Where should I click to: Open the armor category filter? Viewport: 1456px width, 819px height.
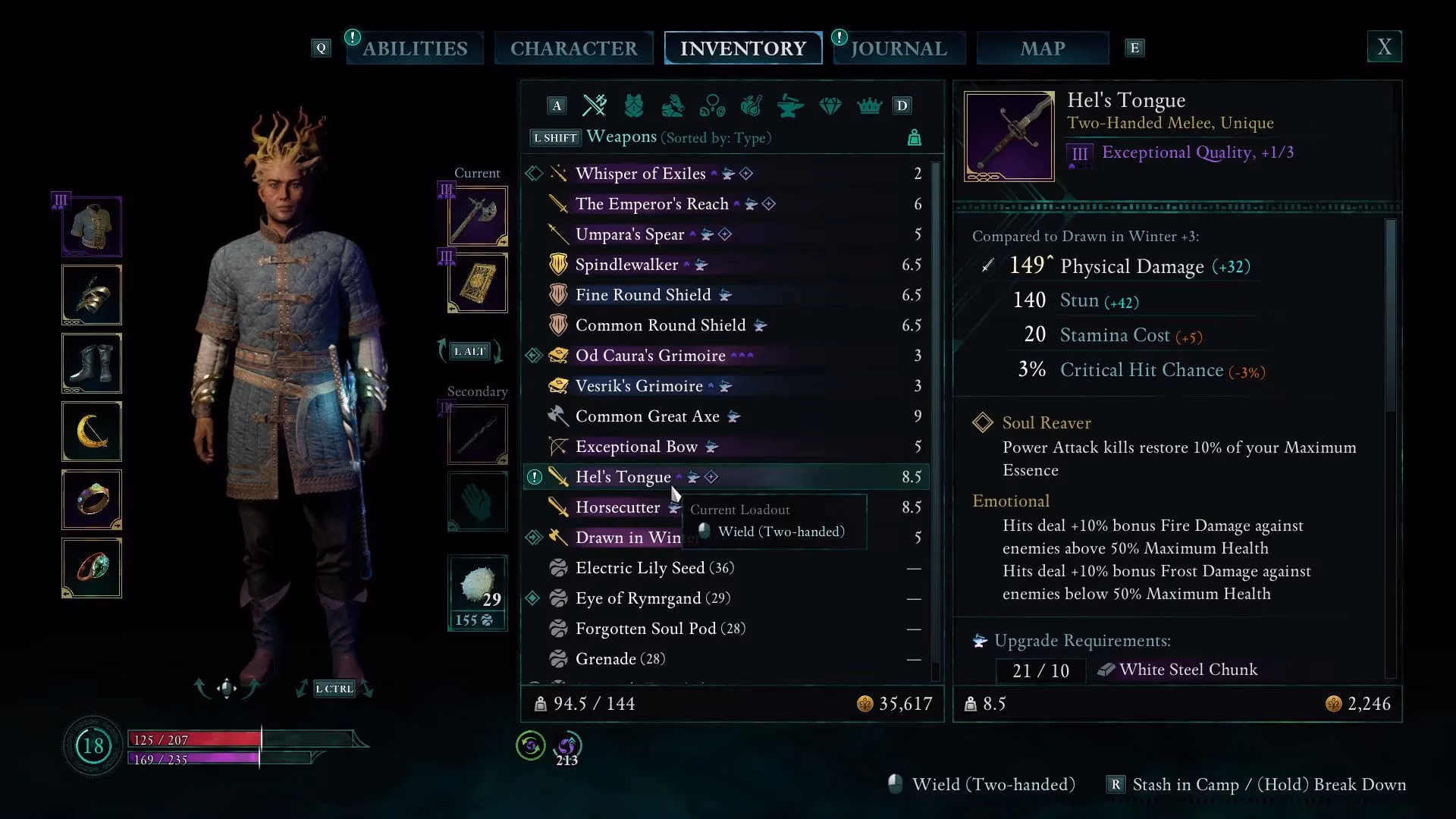pyautogui.click(x=635, y=105)
